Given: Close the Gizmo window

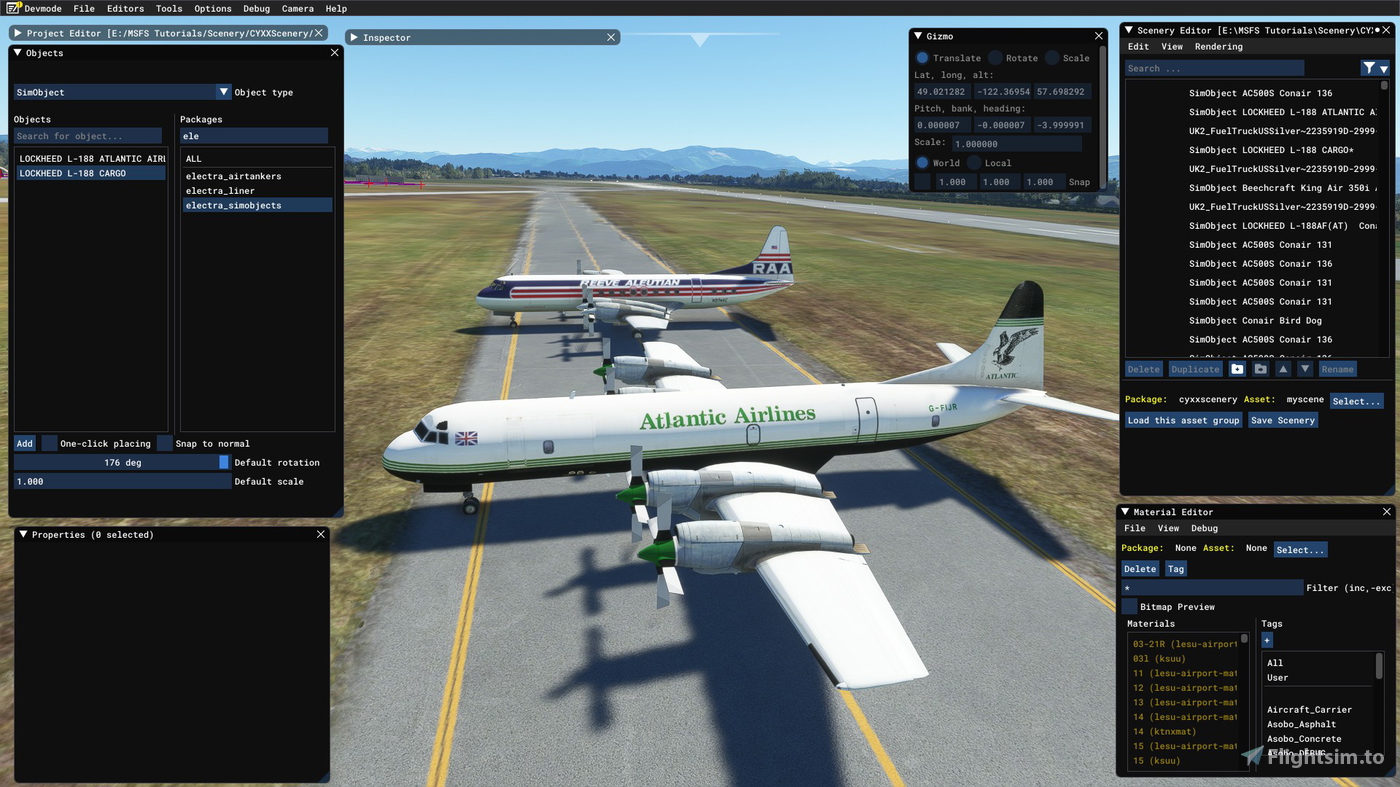Looking at the screenshot, I should pos(1098,36).
